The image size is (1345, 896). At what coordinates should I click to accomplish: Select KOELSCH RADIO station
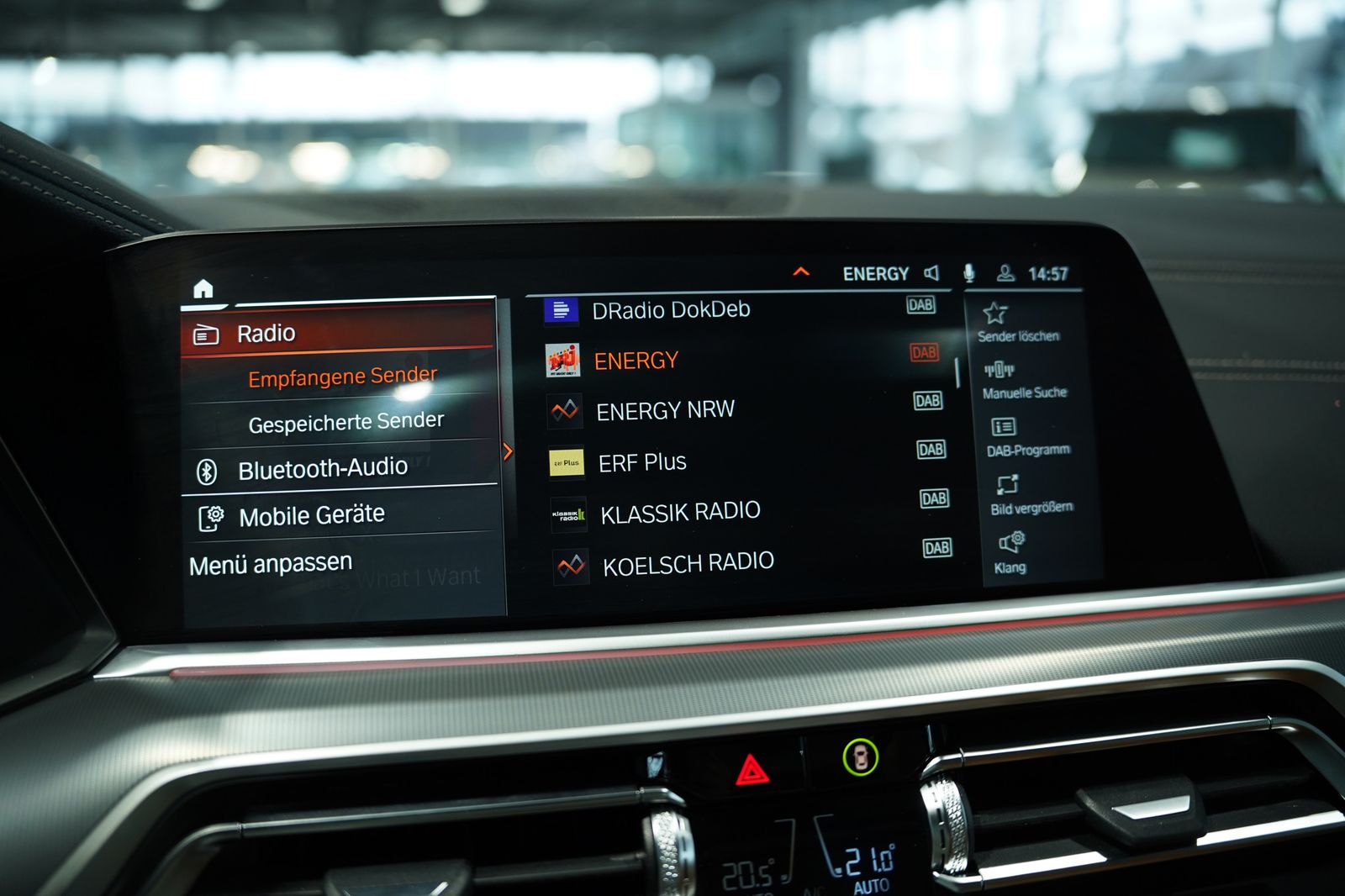[x=688, y=563]
